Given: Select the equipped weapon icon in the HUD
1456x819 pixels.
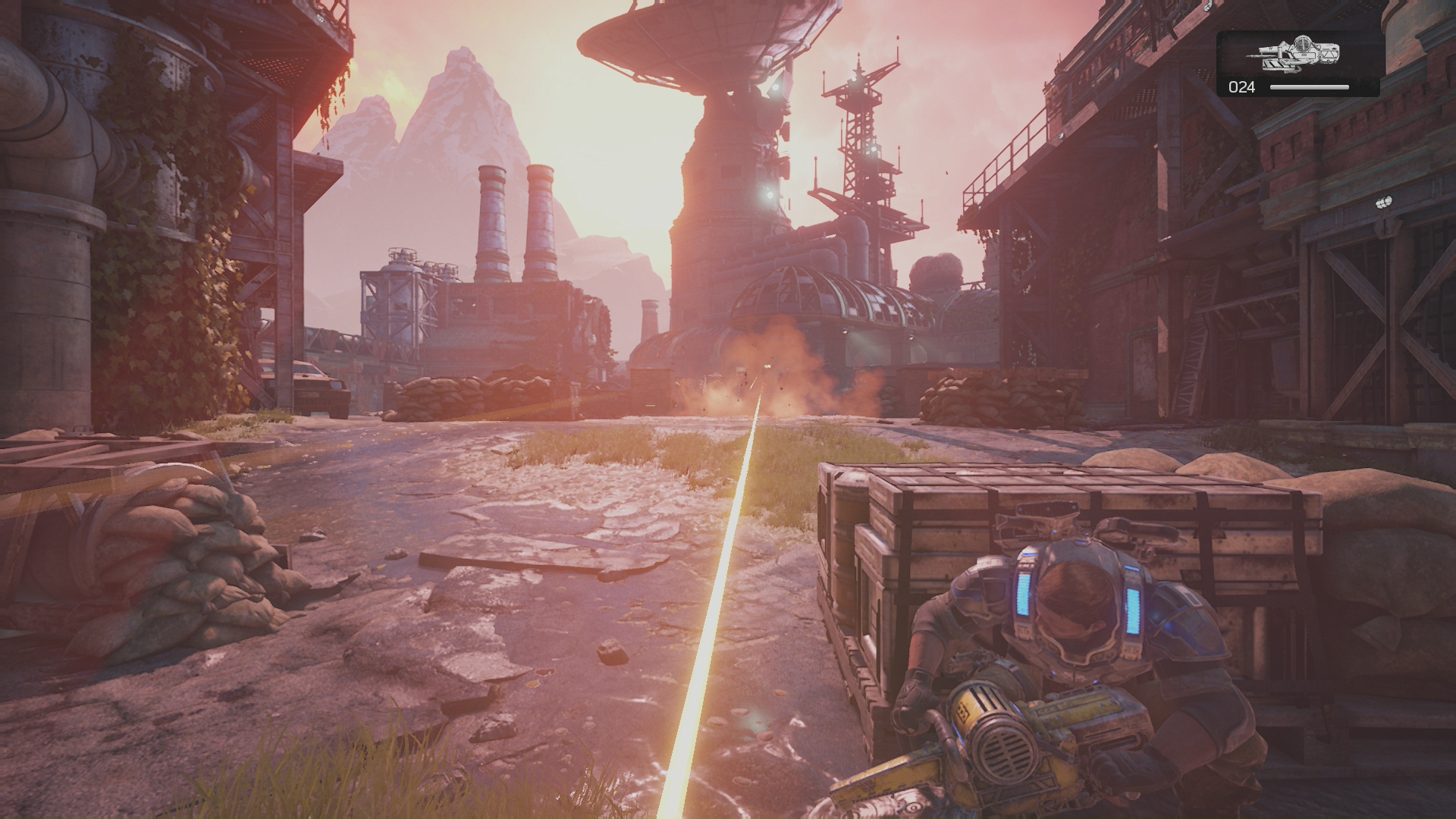Looking at the screenshot, I should 1298,52.
